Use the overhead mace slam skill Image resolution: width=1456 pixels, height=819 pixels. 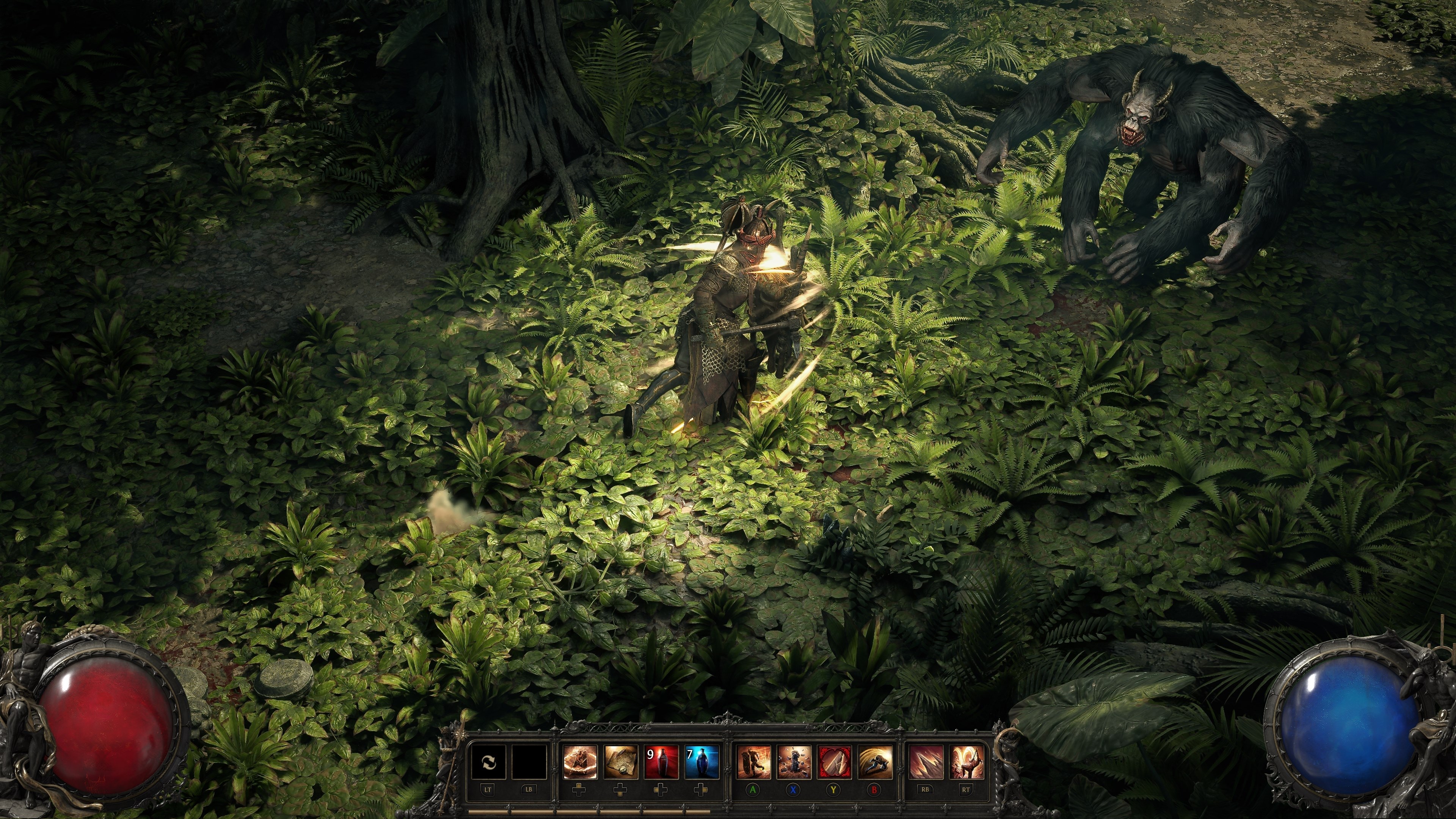point(967,763)
